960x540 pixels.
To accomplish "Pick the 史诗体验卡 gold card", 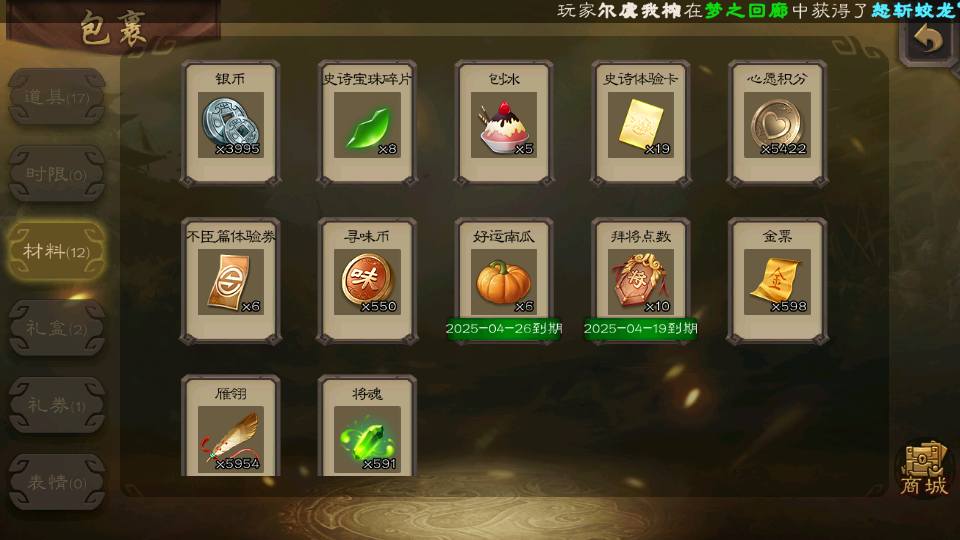I will pyautogui.click(x=640, y=124).
